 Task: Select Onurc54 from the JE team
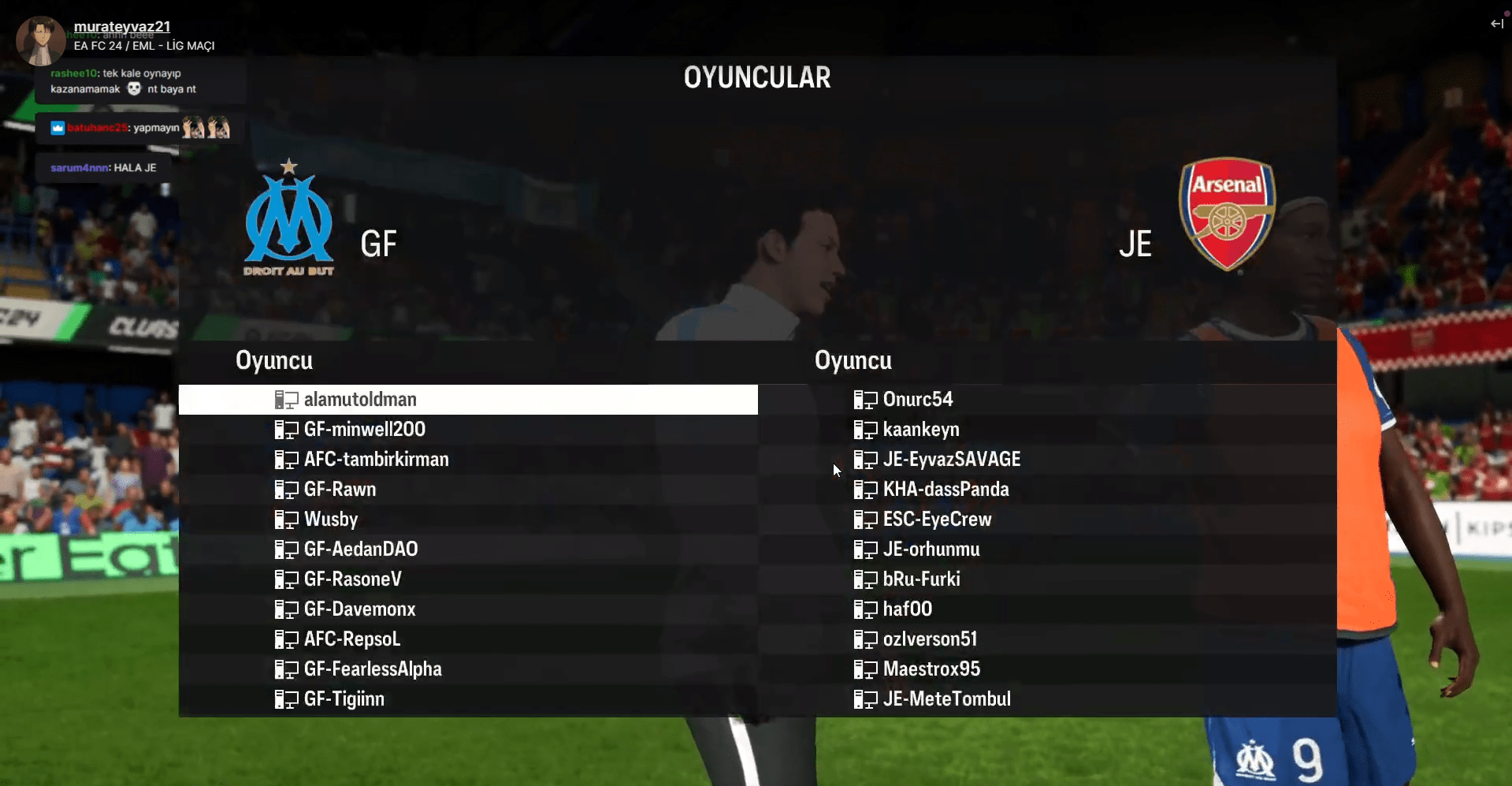pos(917,400)
